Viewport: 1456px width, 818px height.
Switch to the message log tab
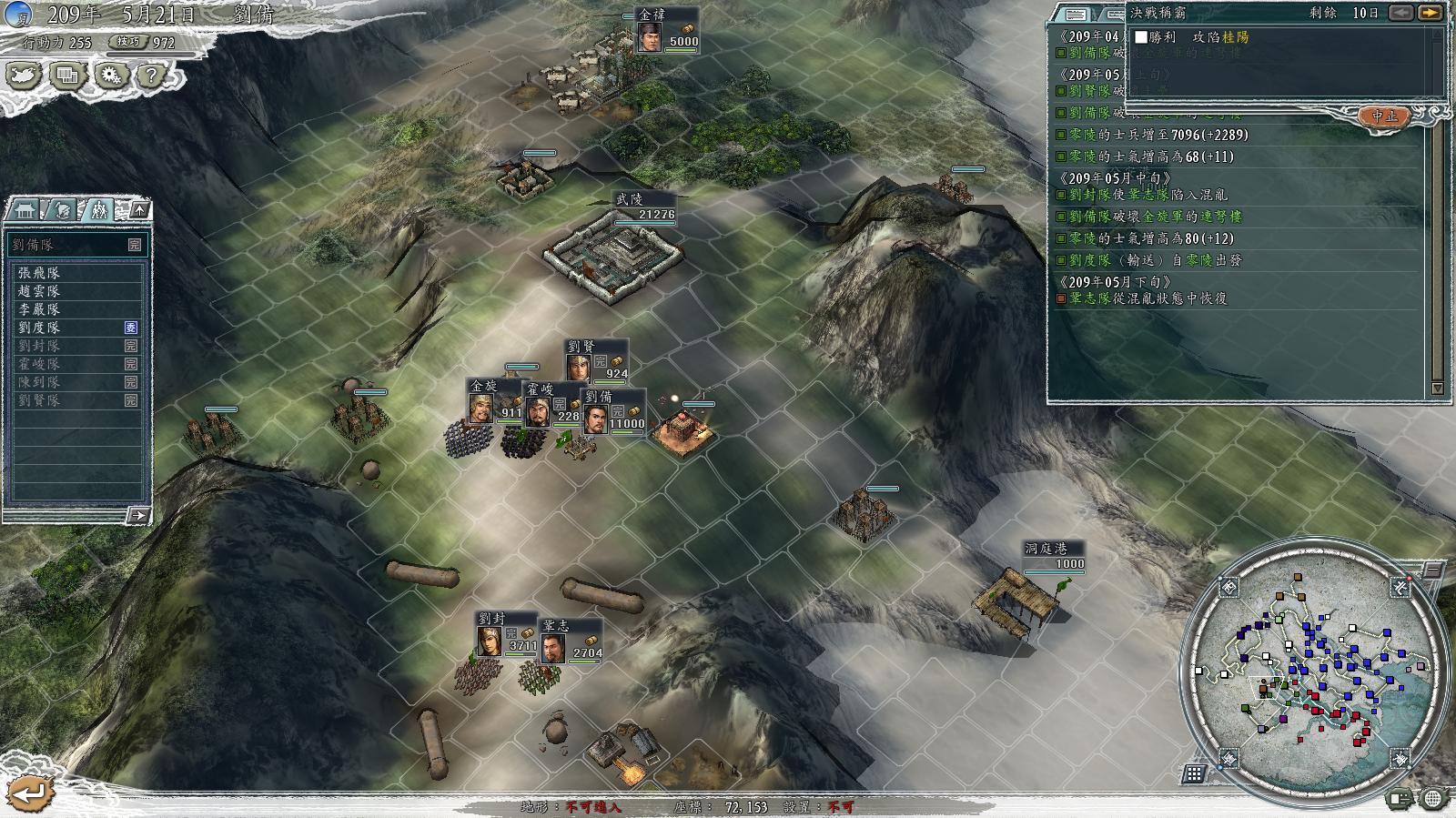(x=1076, y=14)
